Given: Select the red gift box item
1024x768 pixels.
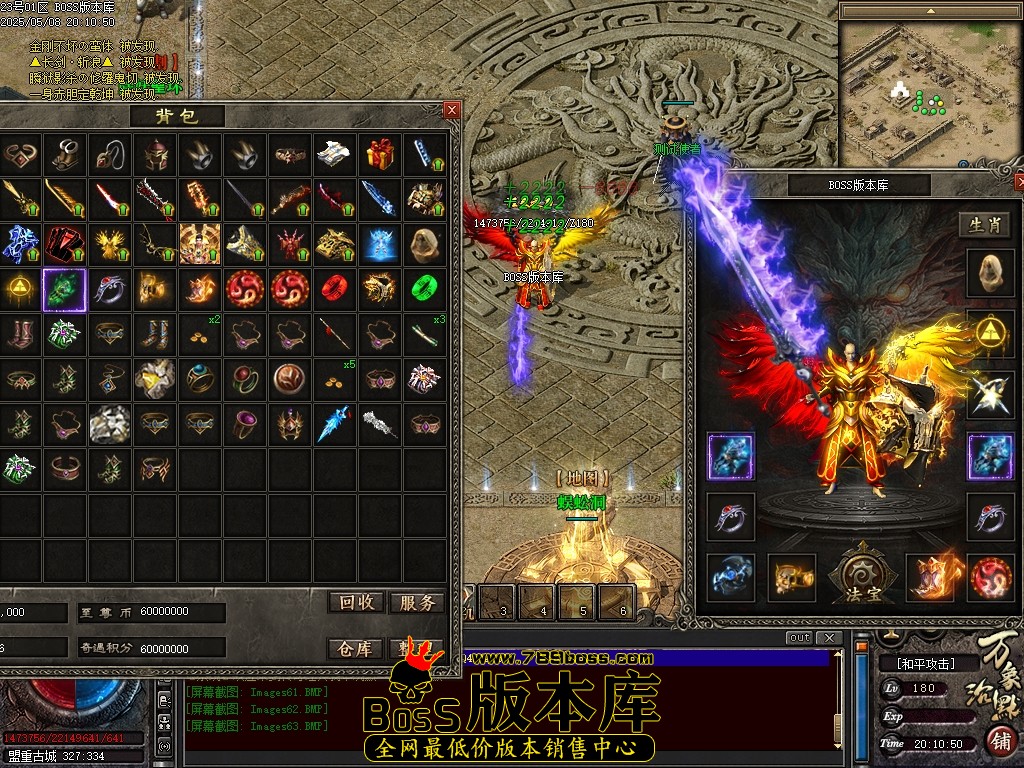Looking at the screenshot, I should coord(380,153).
